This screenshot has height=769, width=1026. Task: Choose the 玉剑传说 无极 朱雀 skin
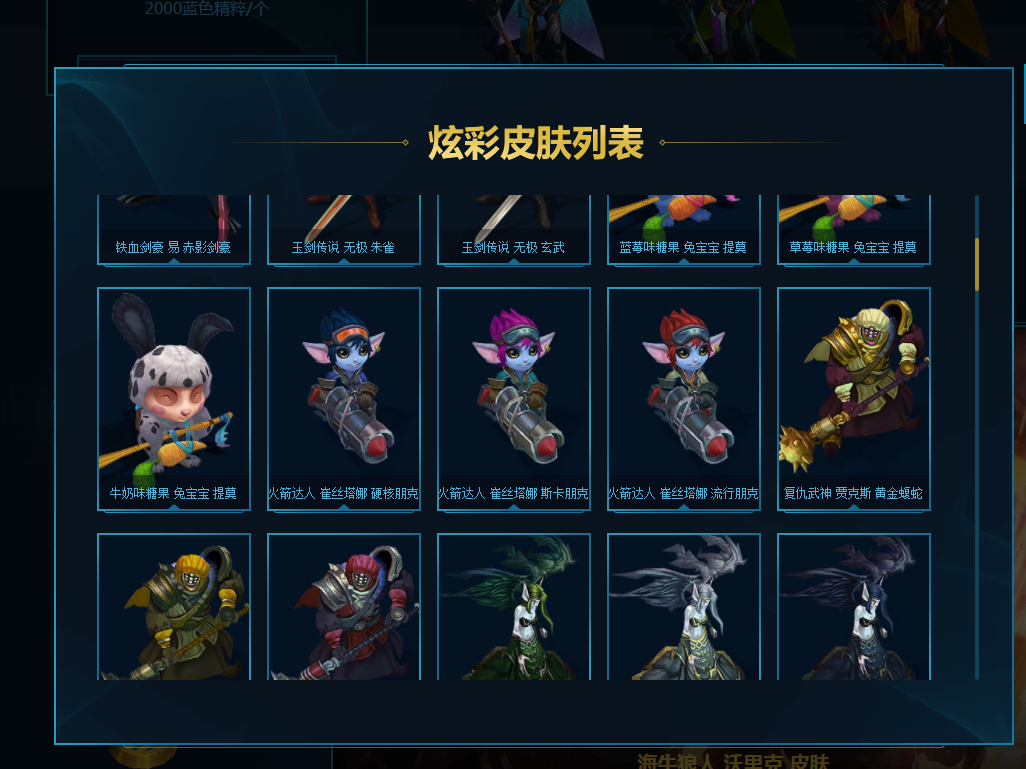pyautogui.click(x=343, y=230)
